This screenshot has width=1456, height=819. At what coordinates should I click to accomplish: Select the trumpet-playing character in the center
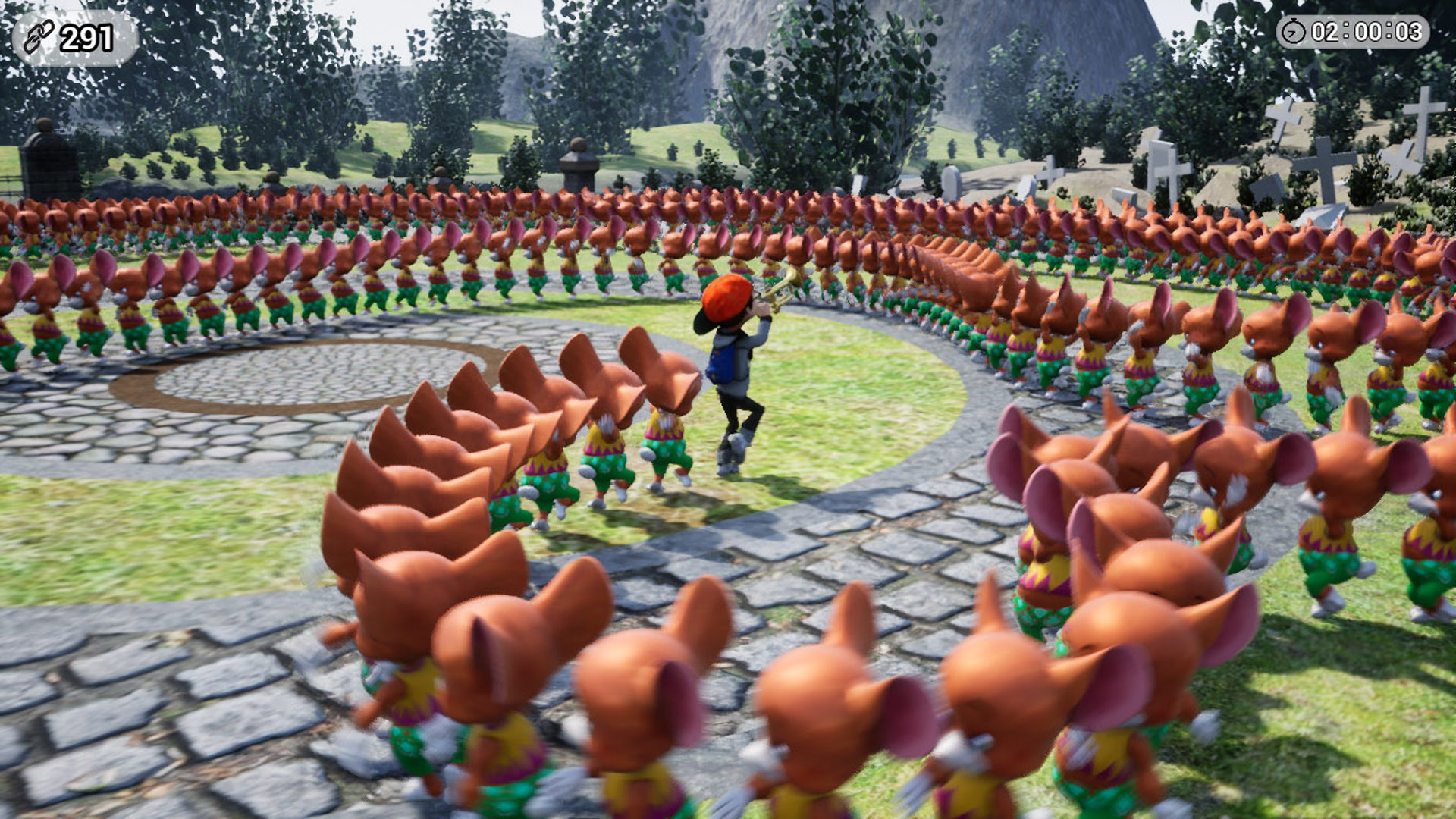tap(732, 364)
